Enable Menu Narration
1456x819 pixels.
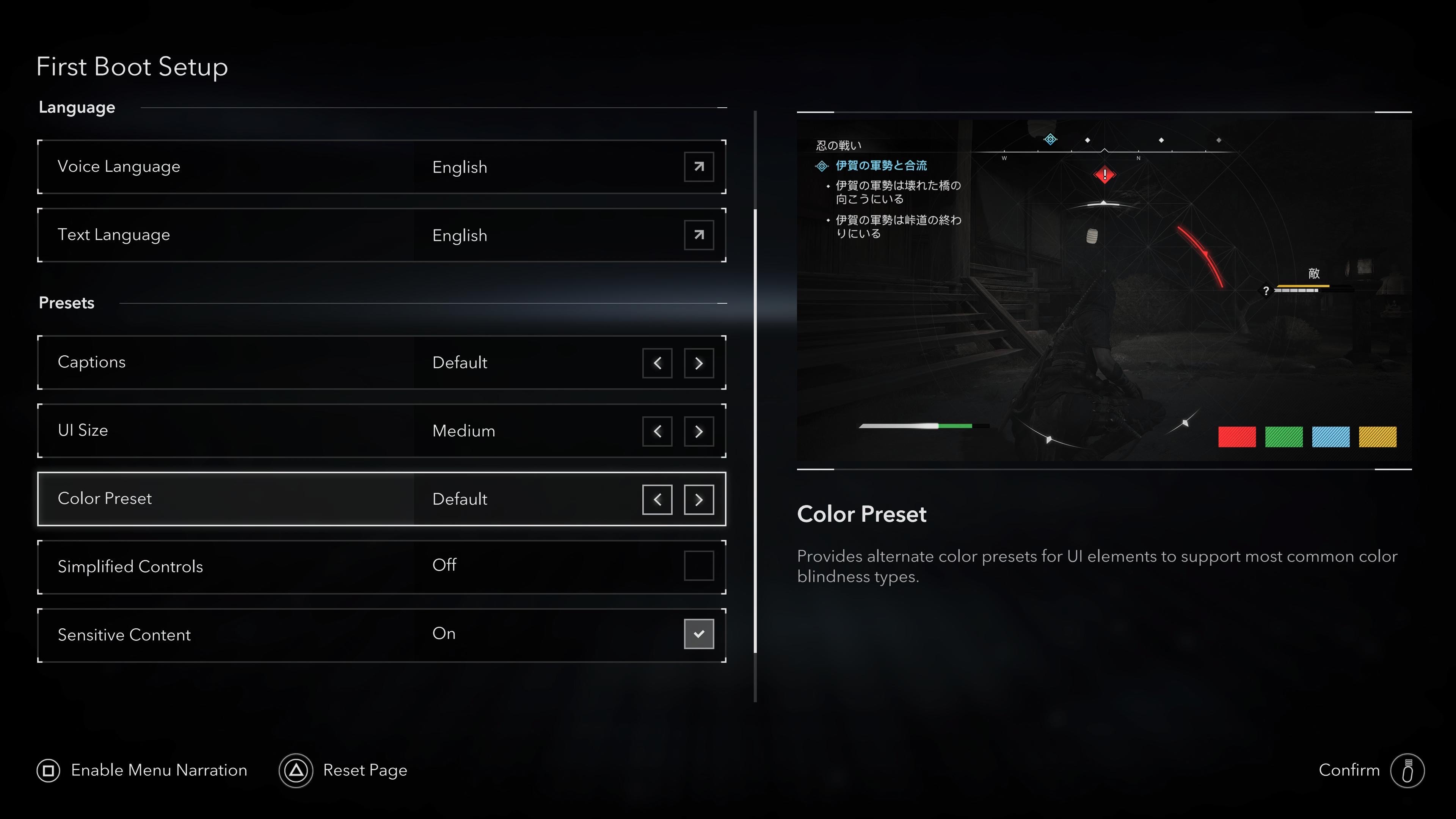[x=142, y=770]
